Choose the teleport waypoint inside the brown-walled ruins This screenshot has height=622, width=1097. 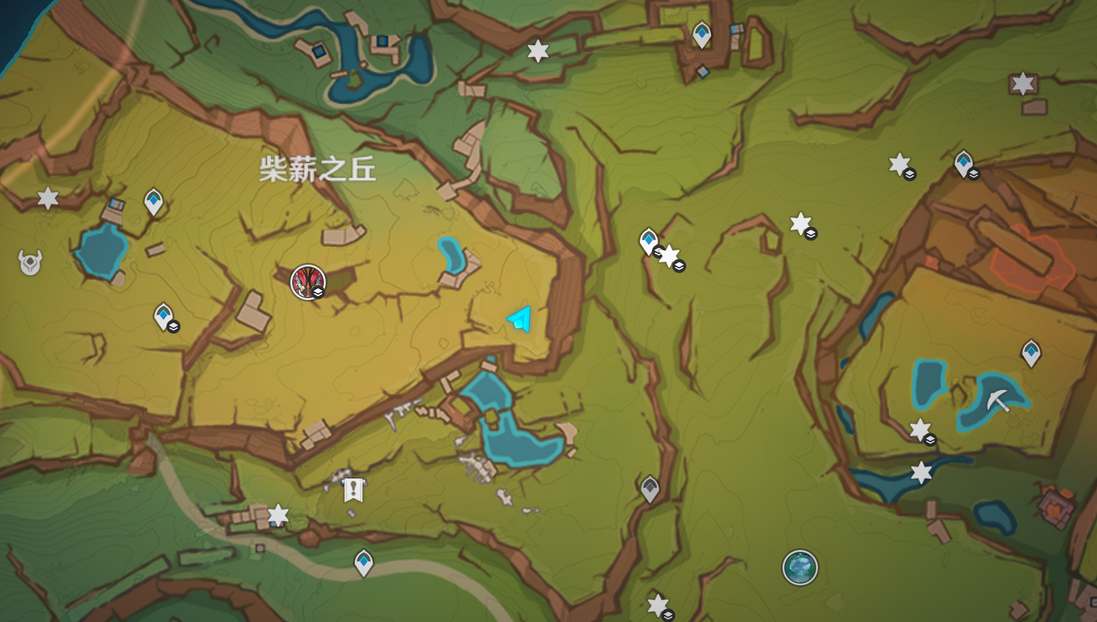pos(701,34)
